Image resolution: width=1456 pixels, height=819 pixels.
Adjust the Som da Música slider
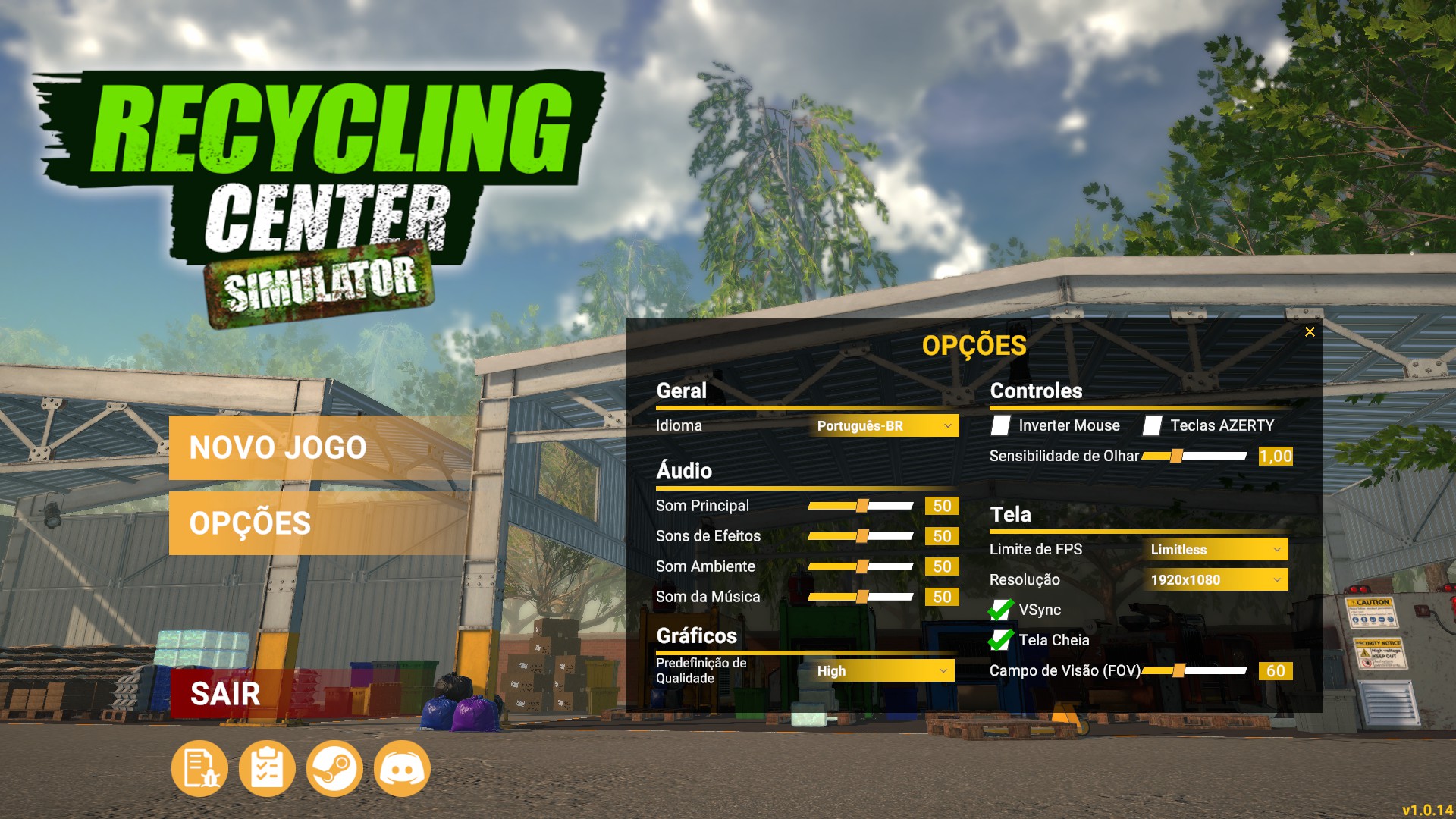861,597
